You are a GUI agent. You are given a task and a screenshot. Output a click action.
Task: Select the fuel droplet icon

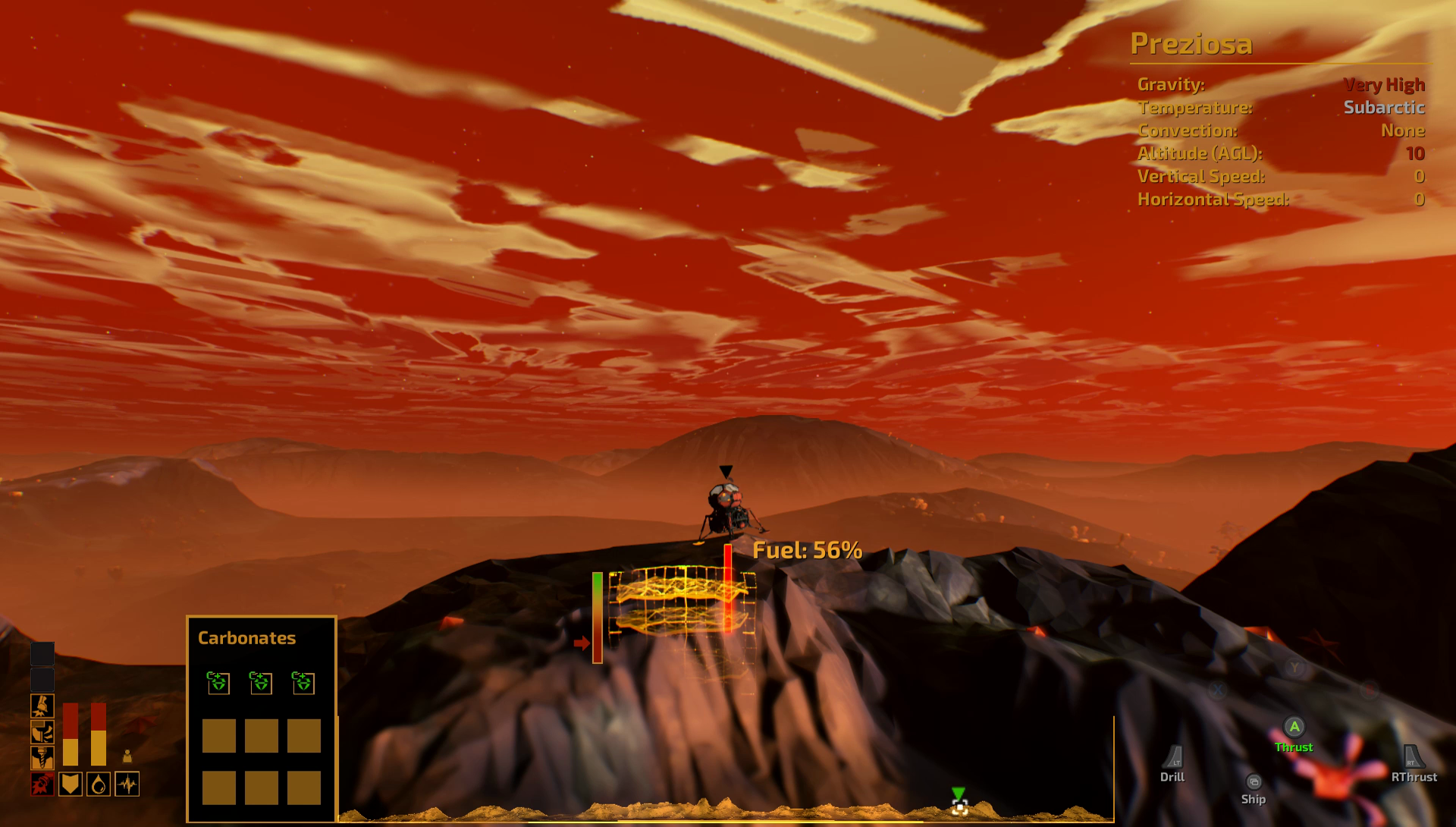click(x=99, y=784)
